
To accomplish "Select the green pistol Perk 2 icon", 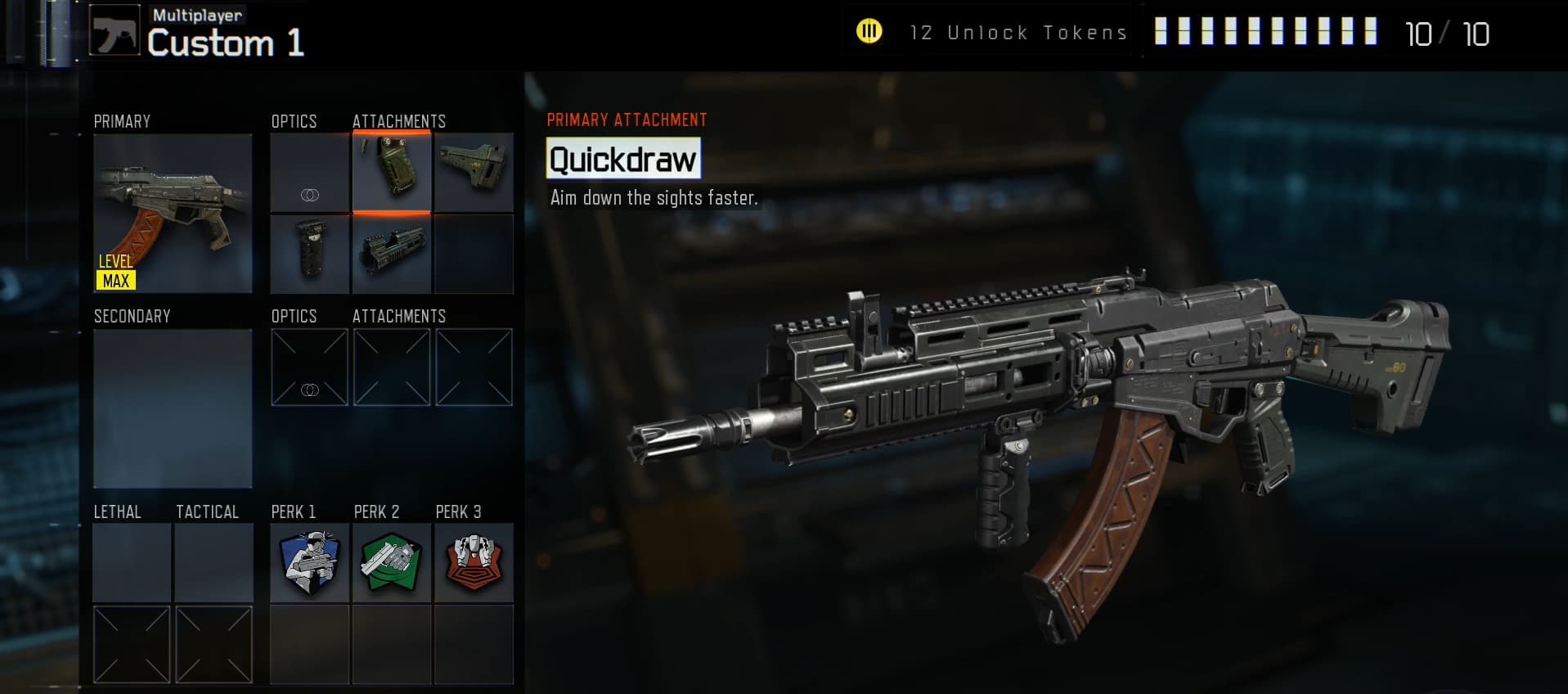I will click(x=392, y=563).
